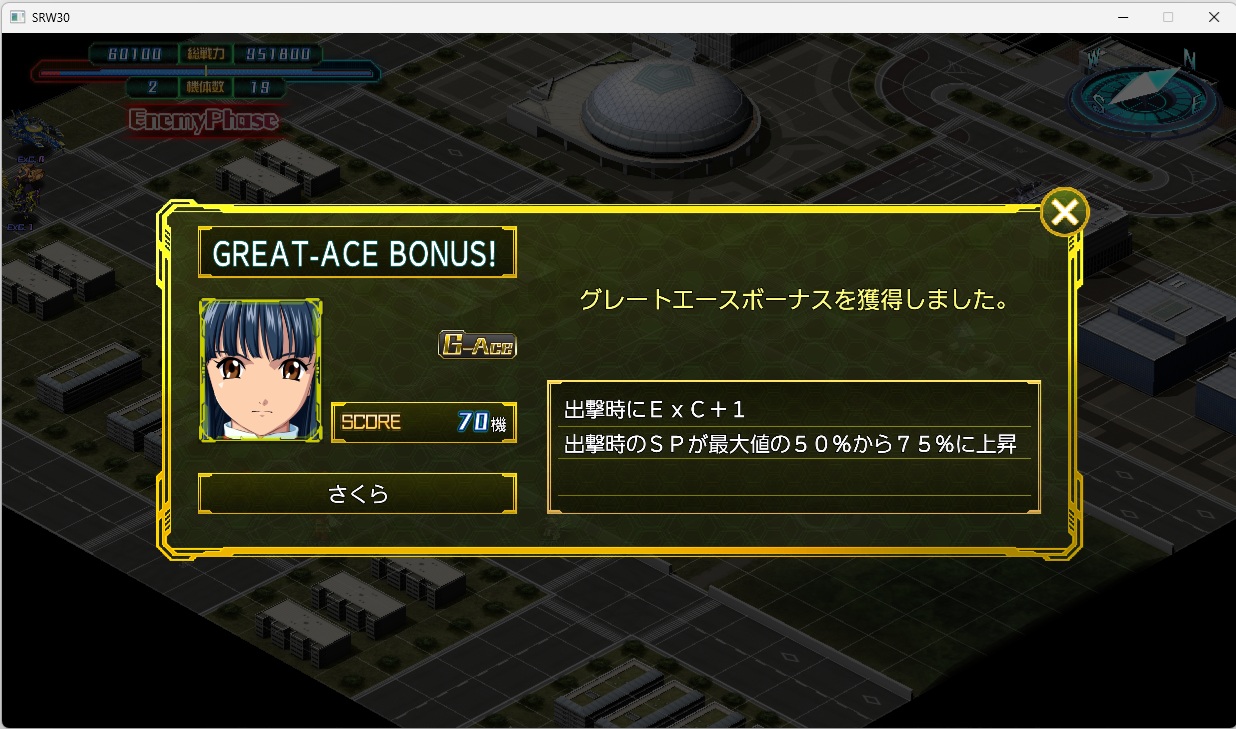Minimize the SRW30 window

coord(1122,17)
